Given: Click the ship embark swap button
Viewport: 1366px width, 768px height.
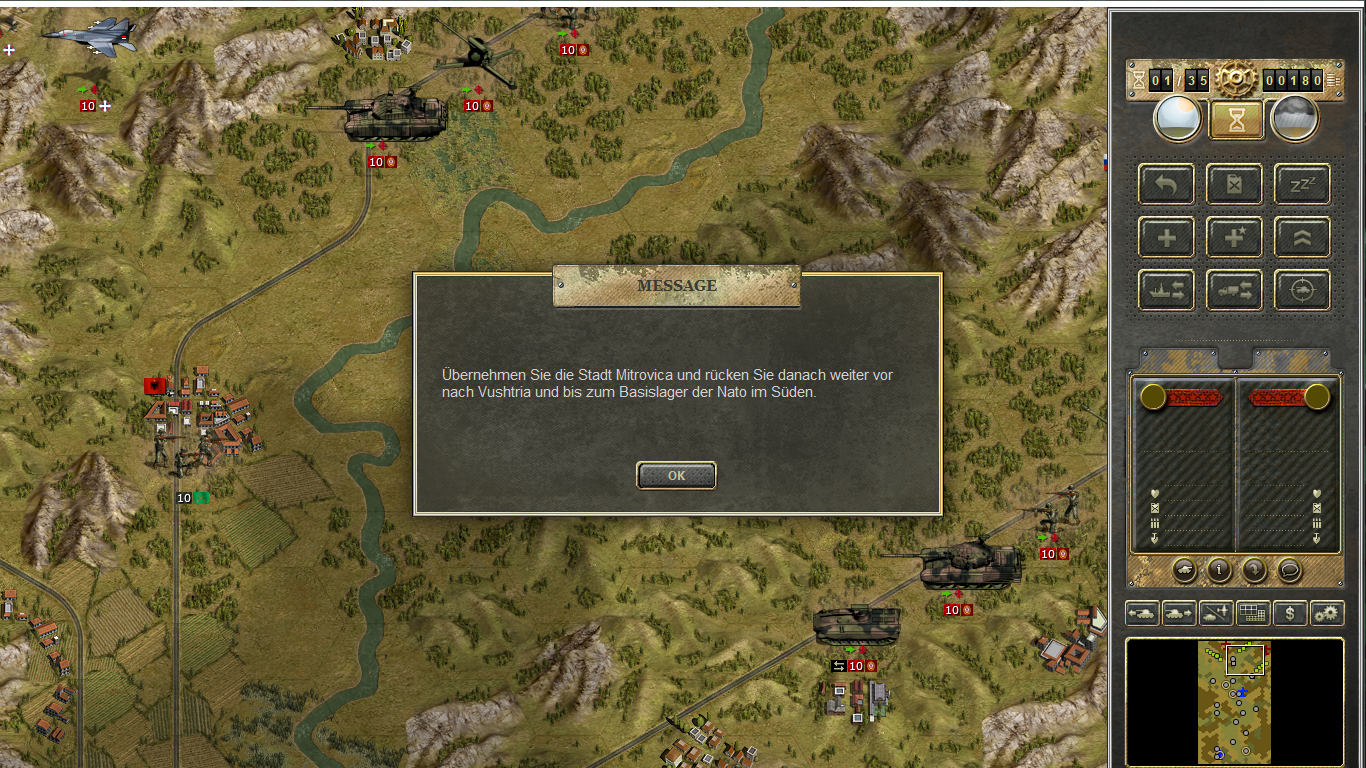Looking at the screenshot, I should pos(1166,291).
